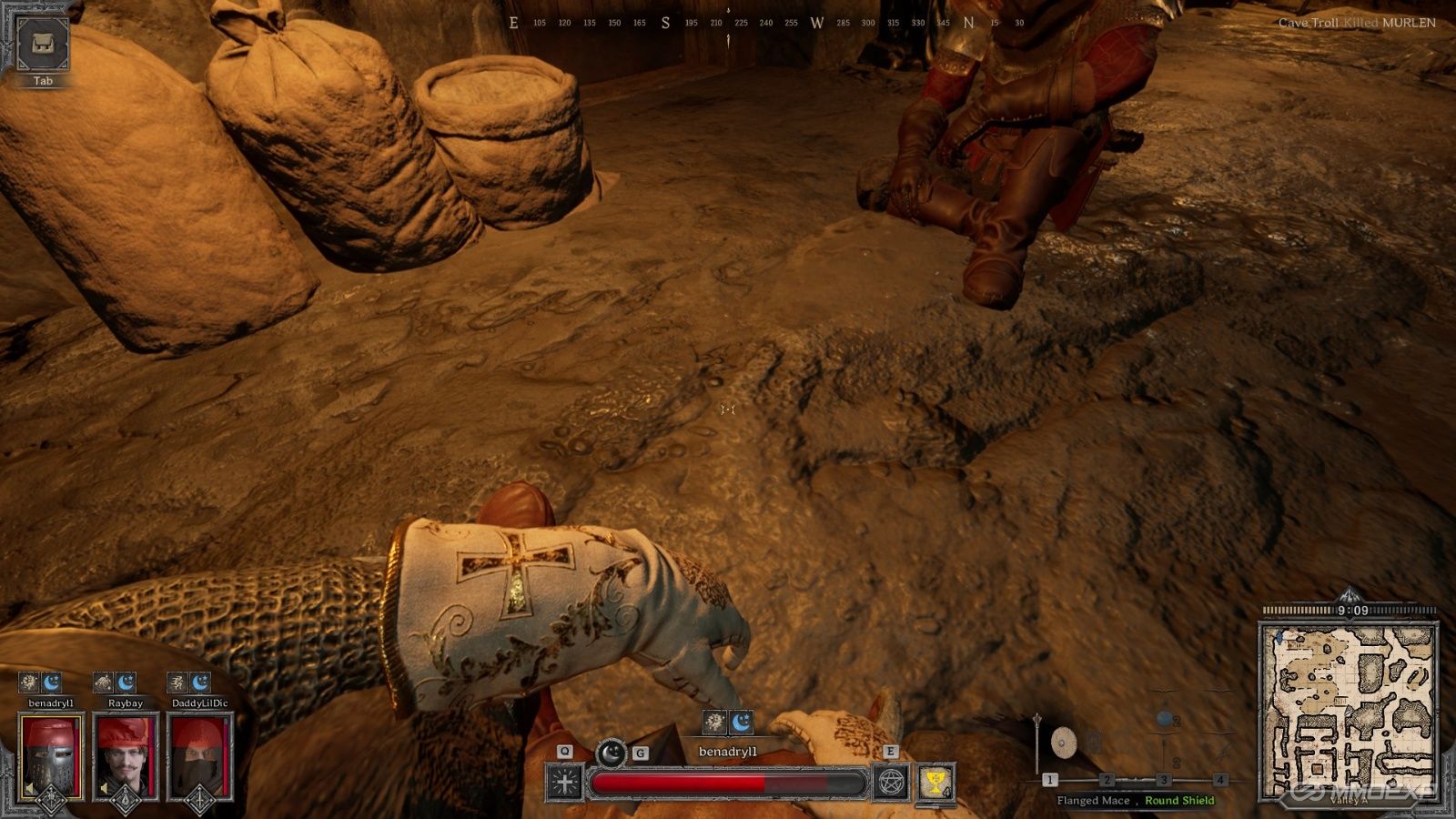Viewport: 1456px width, 819px height.
Task: Click the class emblem below DaddyLilDic's portrait
Action: pos(199,800)
